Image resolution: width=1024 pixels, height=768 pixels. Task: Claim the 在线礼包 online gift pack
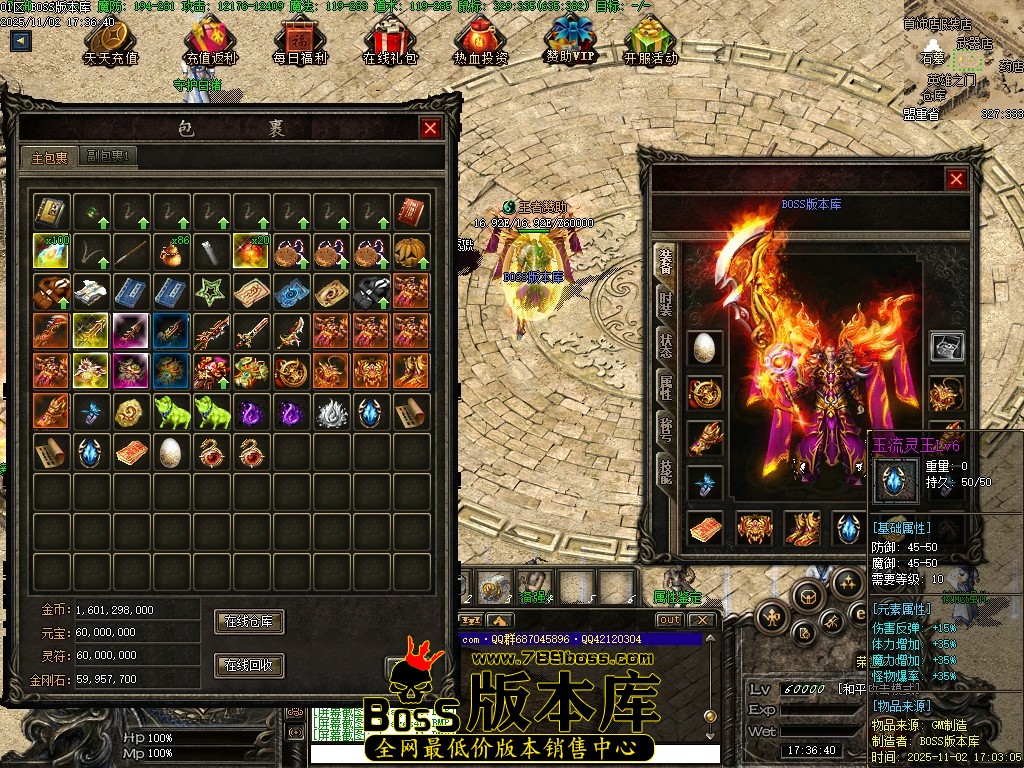[389, 42]
